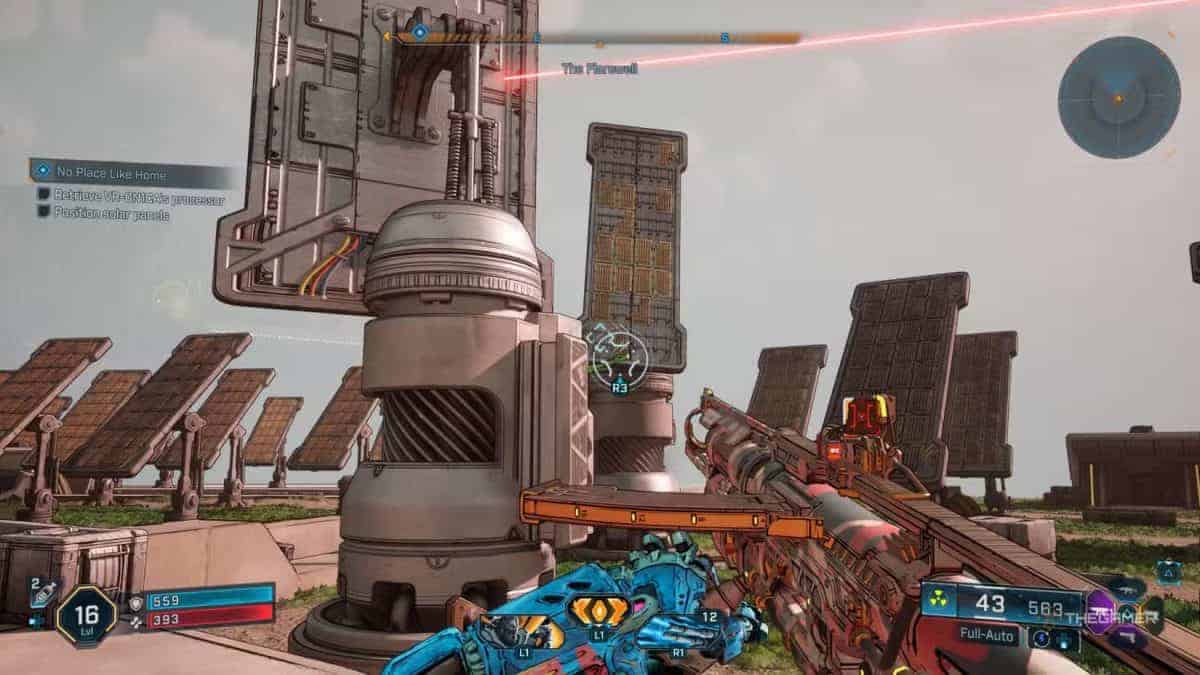Click the Retrieve processor objective line
This screenshot has height=675, width=1200.
[x=130, y=199]
